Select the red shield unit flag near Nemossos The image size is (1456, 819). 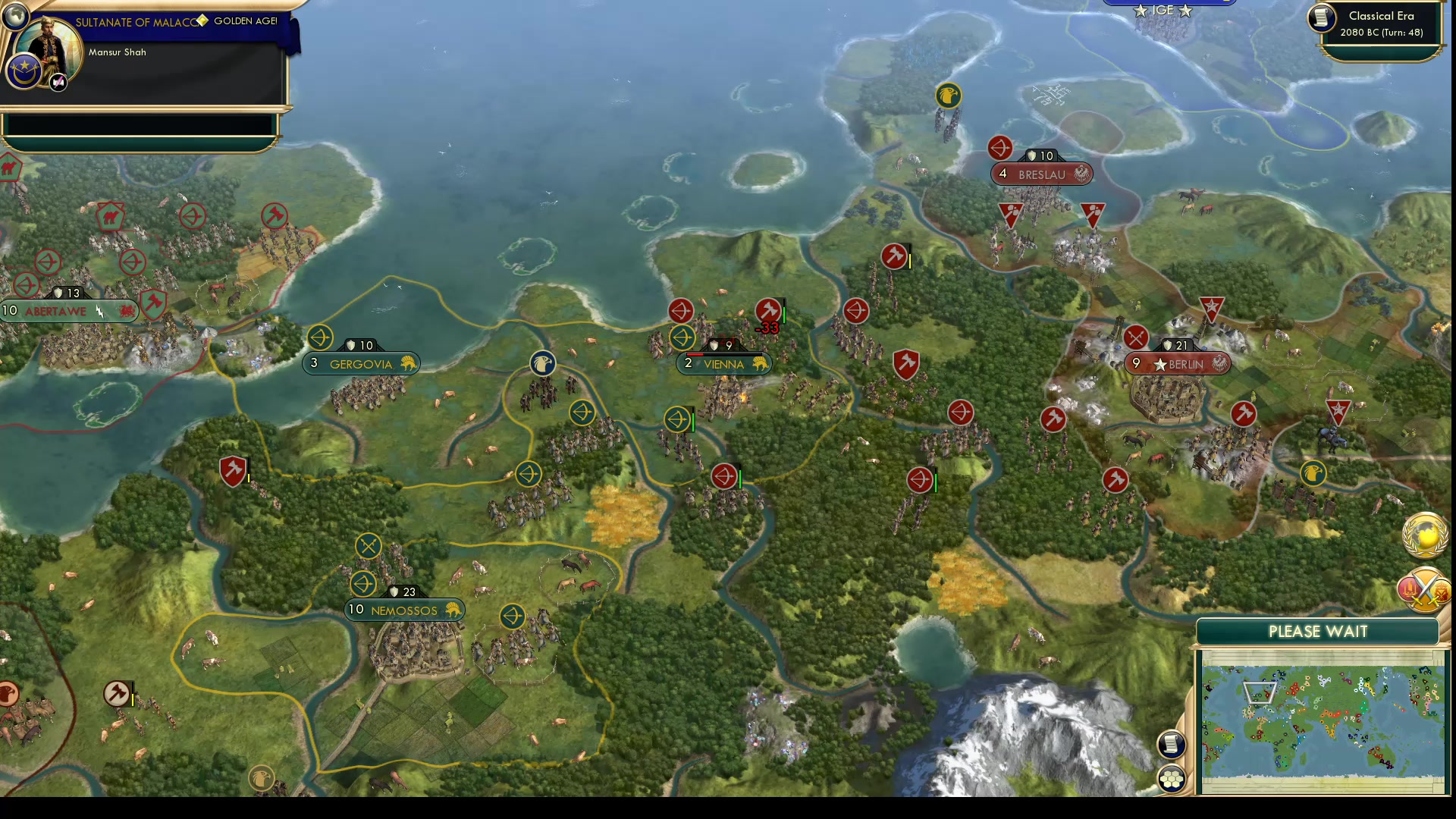(x=233, y=470)
